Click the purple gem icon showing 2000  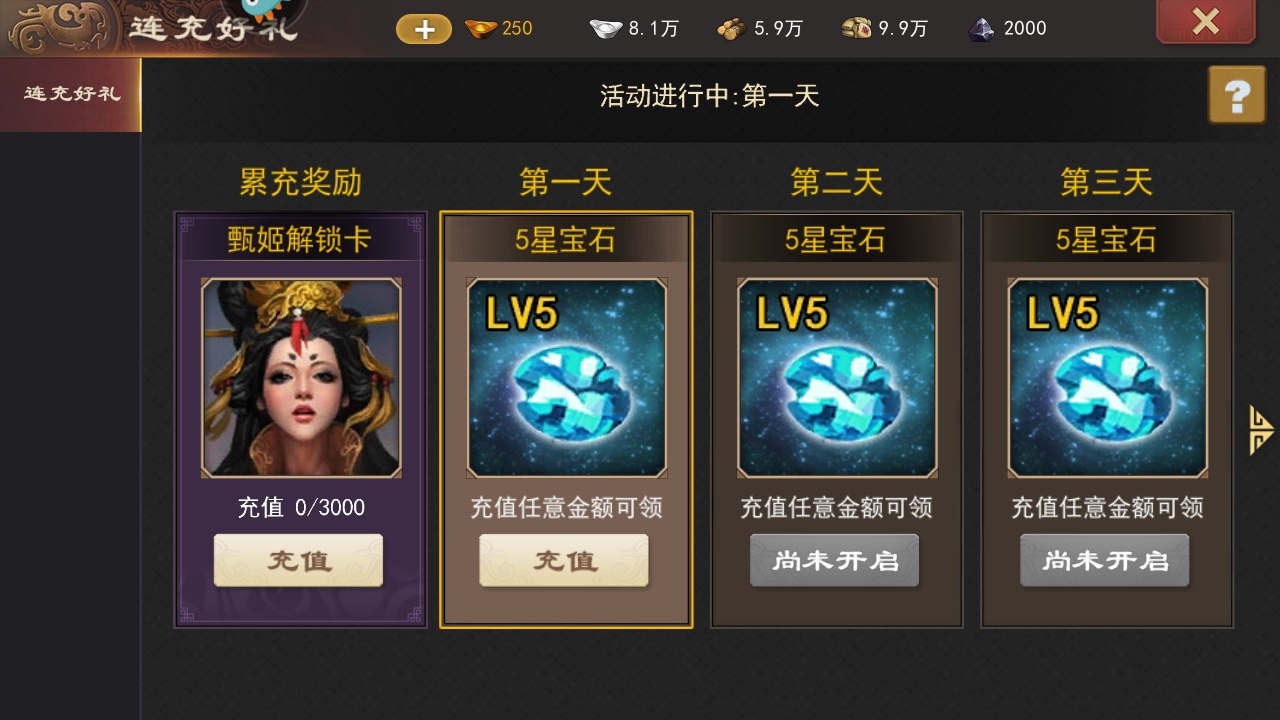pos(981,29)
